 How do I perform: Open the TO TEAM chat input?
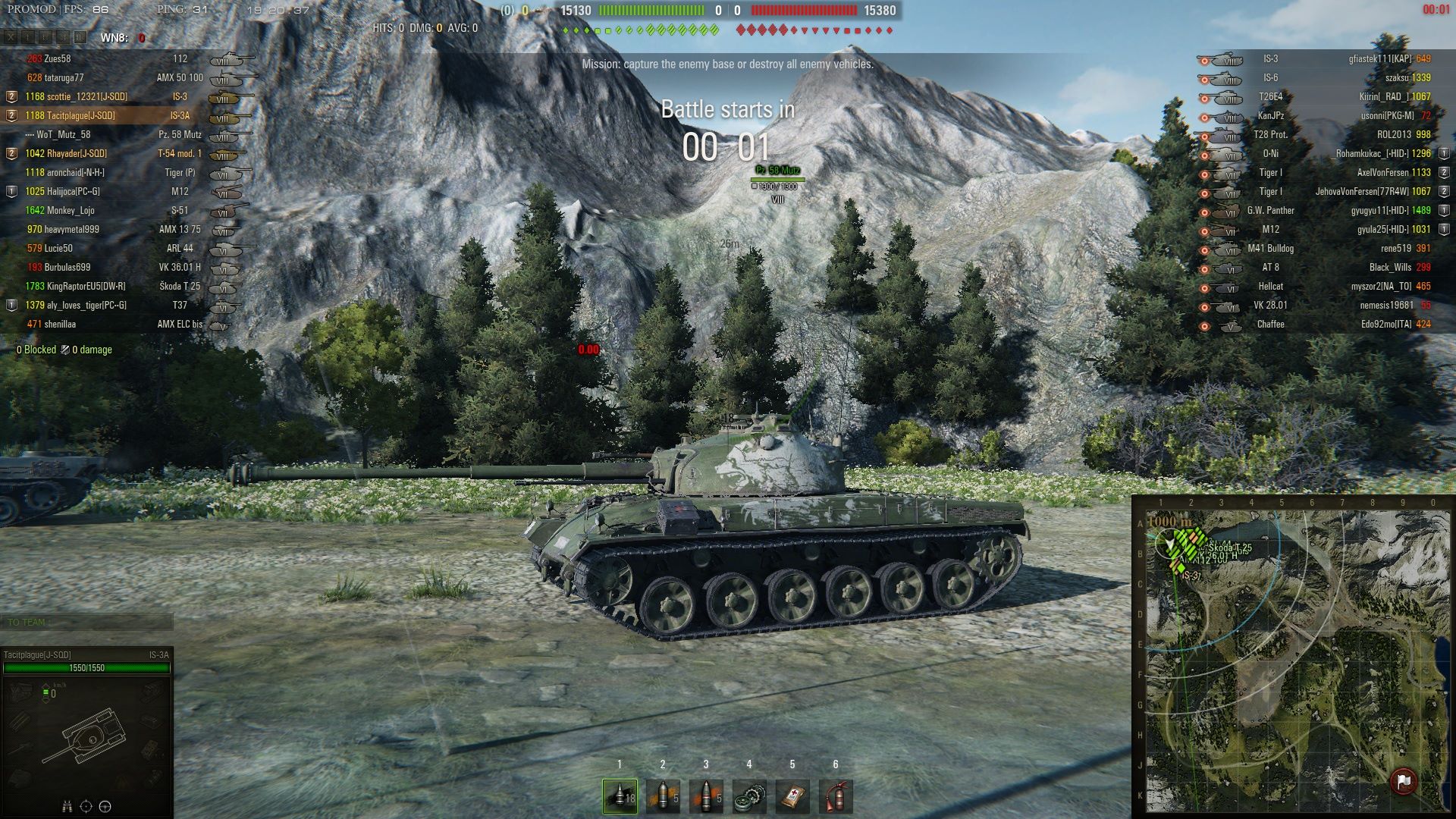87,623
